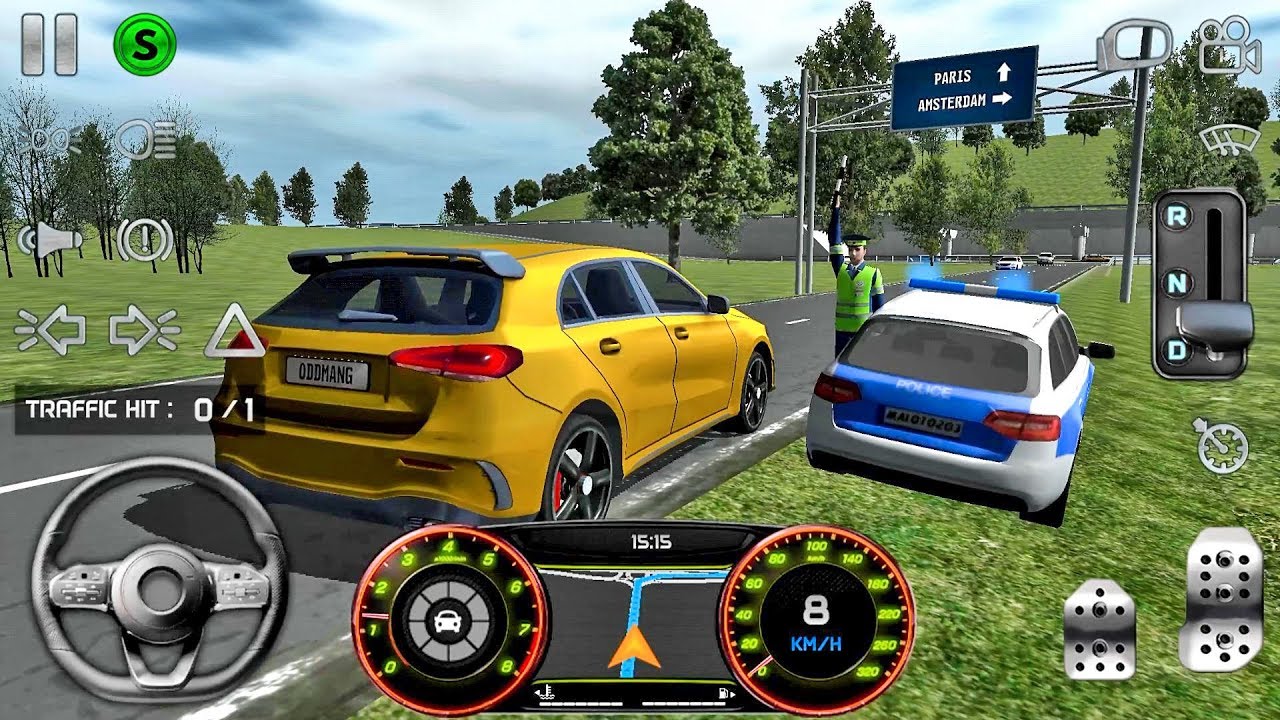Open the side mirror view

click(x=1133, y=47)
